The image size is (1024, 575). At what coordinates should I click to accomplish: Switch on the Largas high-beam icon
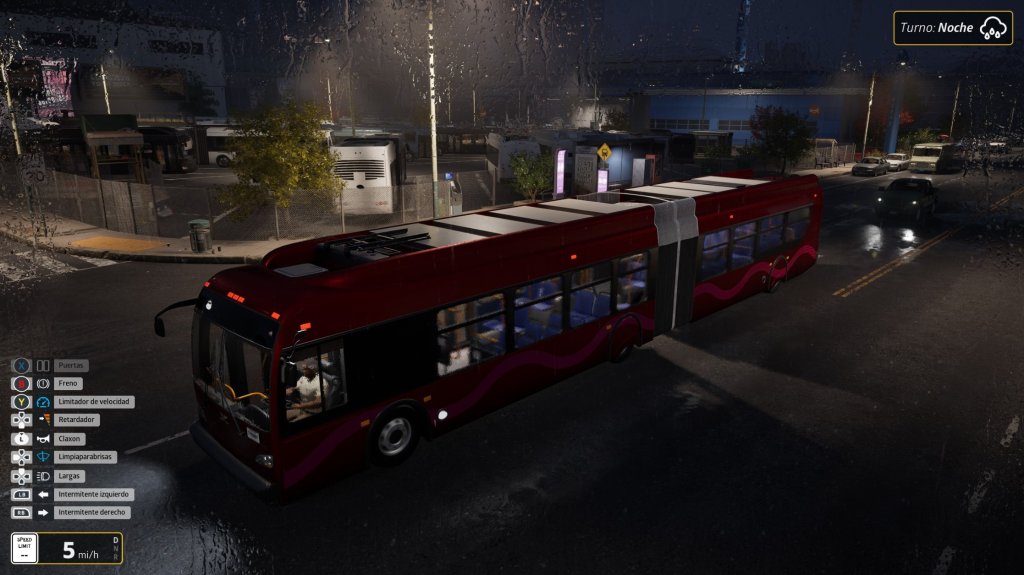click(x=43, y=476)
